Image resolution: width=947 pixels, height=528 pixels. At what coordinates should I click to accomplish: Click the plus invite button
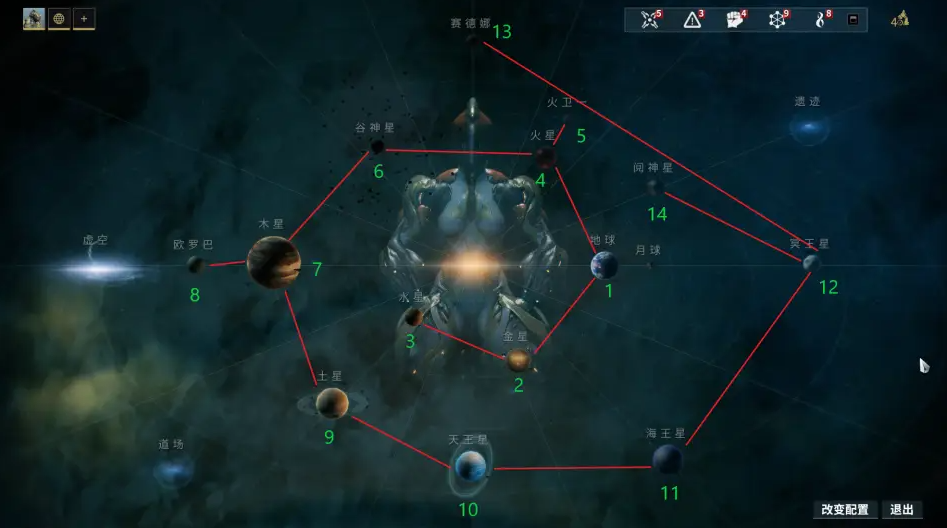[84, 18]
